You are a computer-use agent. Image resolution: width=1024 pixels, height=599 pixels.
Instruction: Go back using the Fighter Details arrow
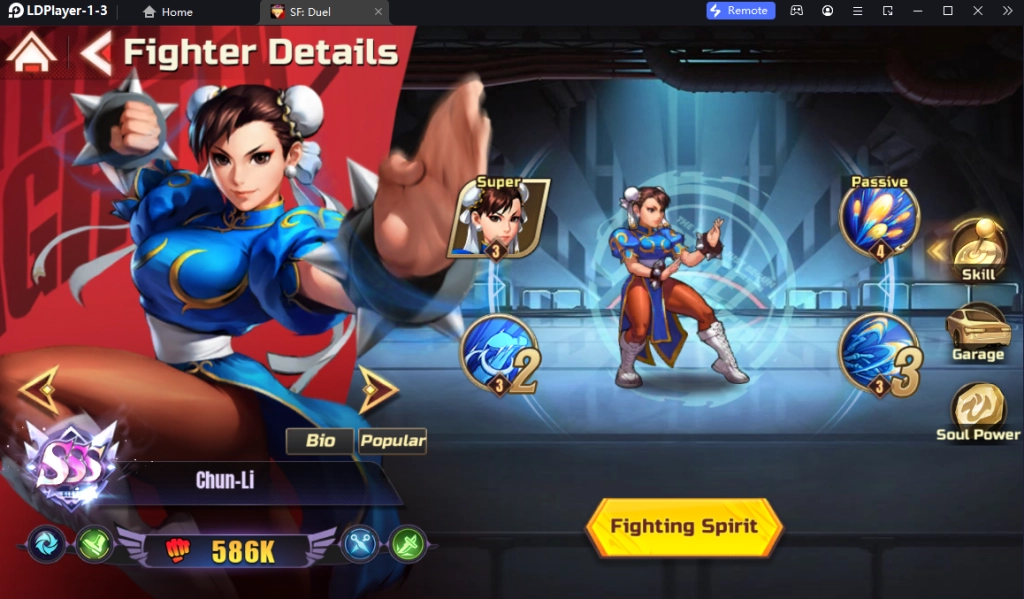(x=96, y=53)
